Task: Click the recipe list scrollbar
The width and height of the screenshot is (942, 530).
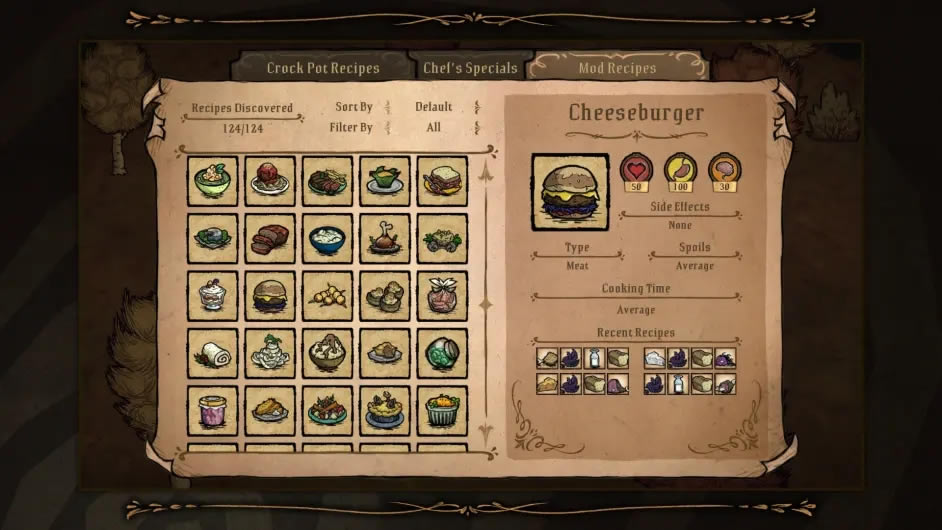Action: (486, 302)
